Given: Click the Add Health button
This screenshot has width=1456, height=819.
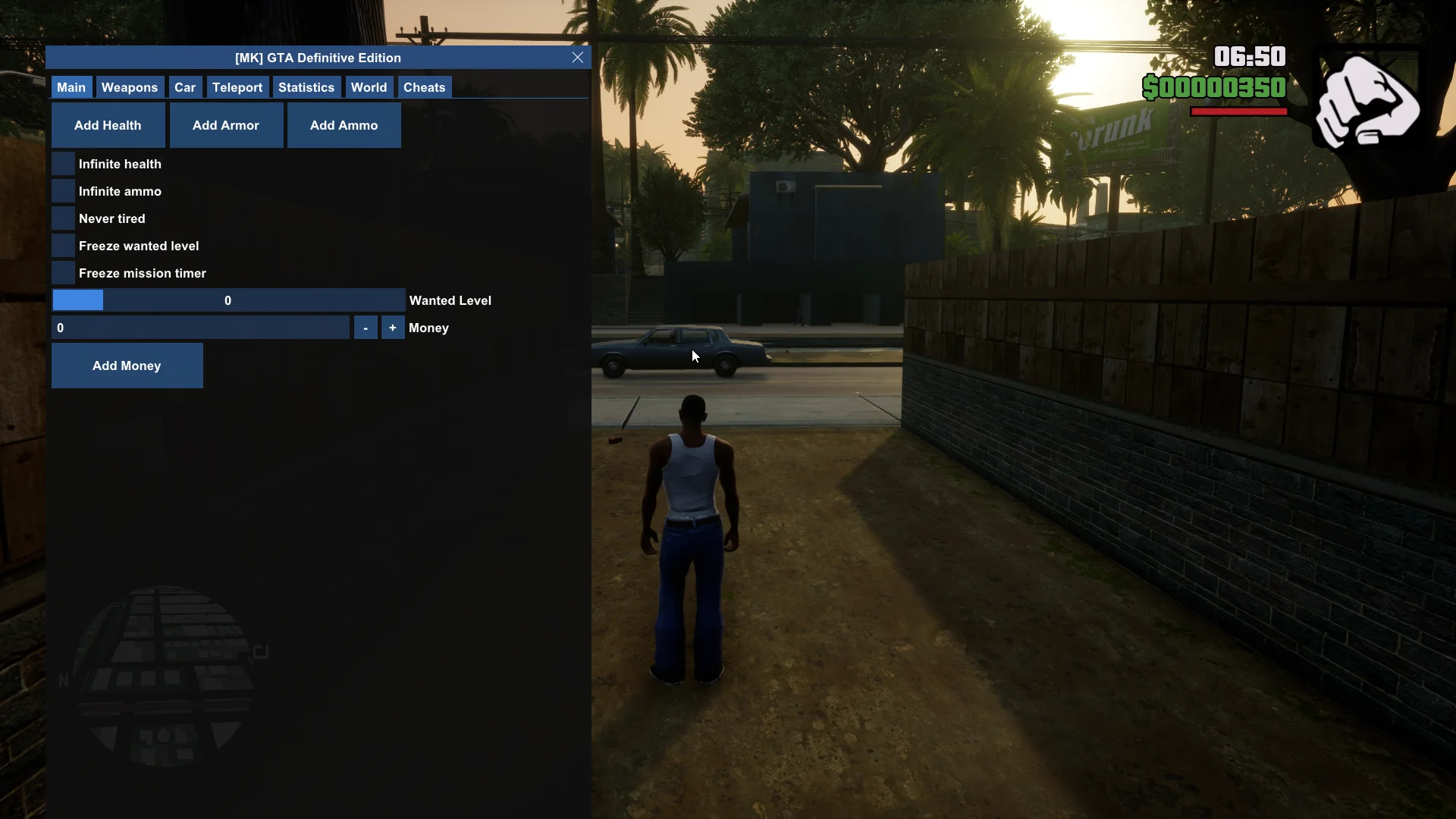Looking at the screenshot, I should 108,125.
